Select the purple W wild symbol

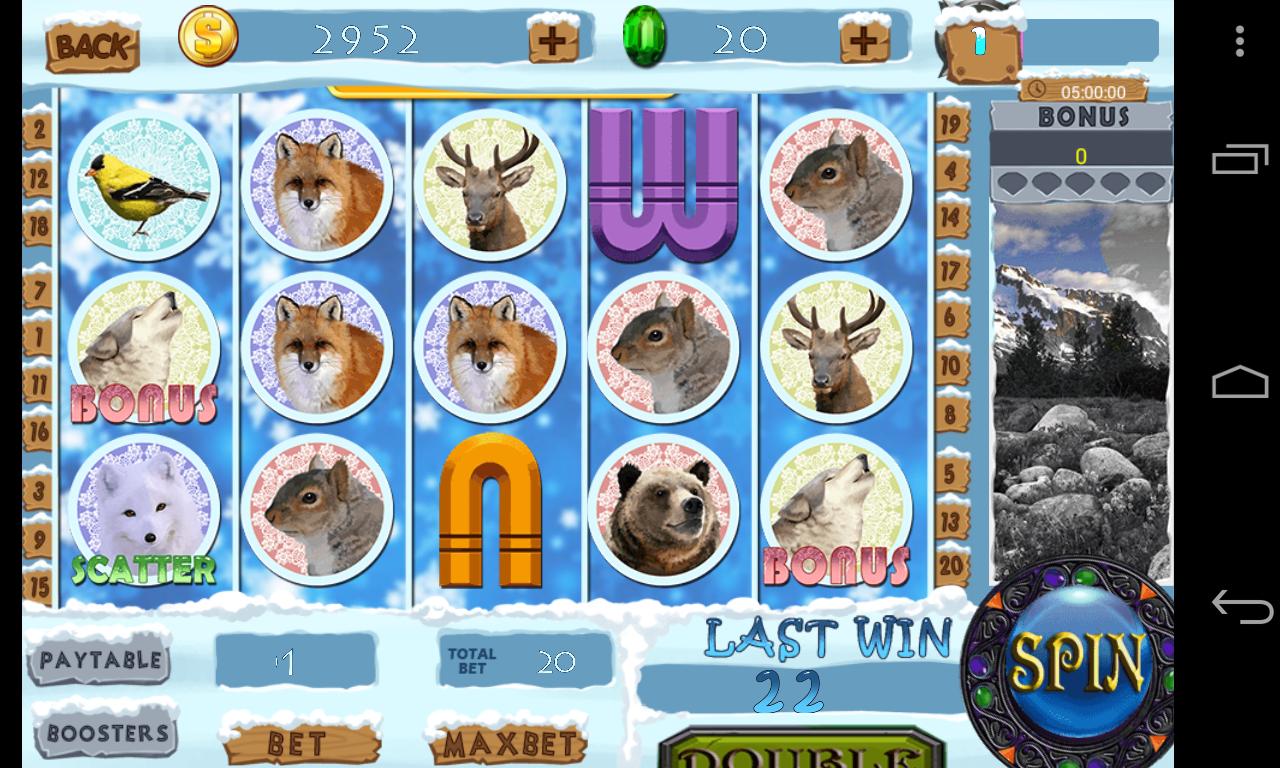664,185
